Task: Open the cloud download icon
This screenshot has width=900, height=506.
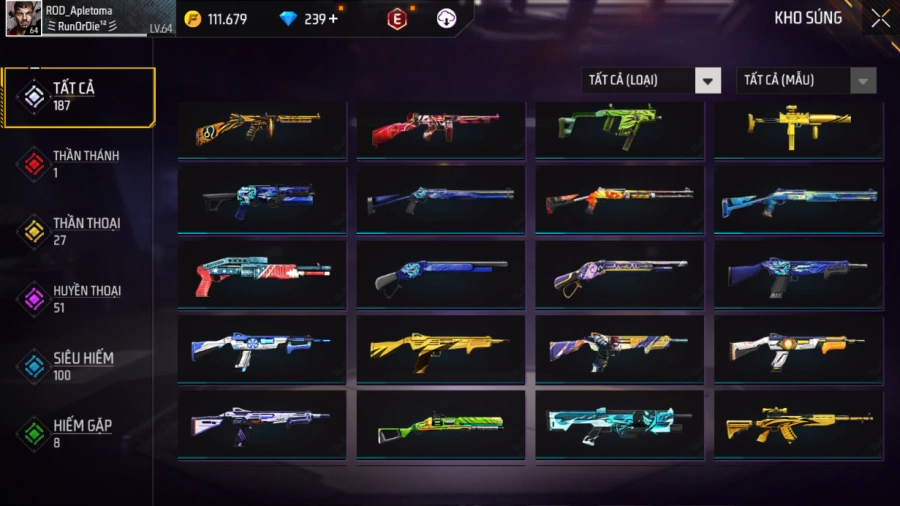Action: (447, 19)
